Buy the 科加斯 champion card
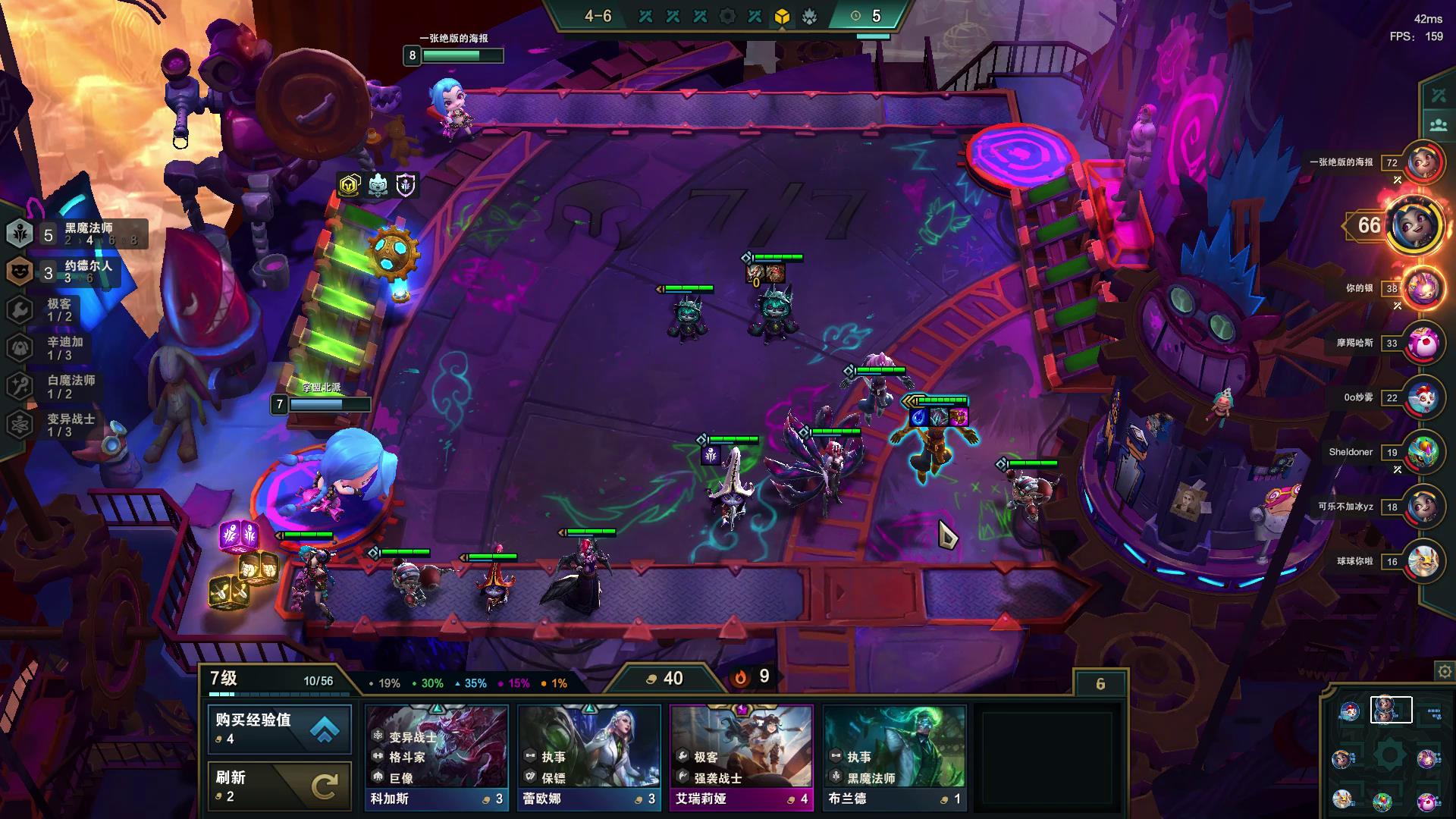Image resolution: width=1456 pixels, height=819 pixels. pyautogui.click(x=436, y=757)
